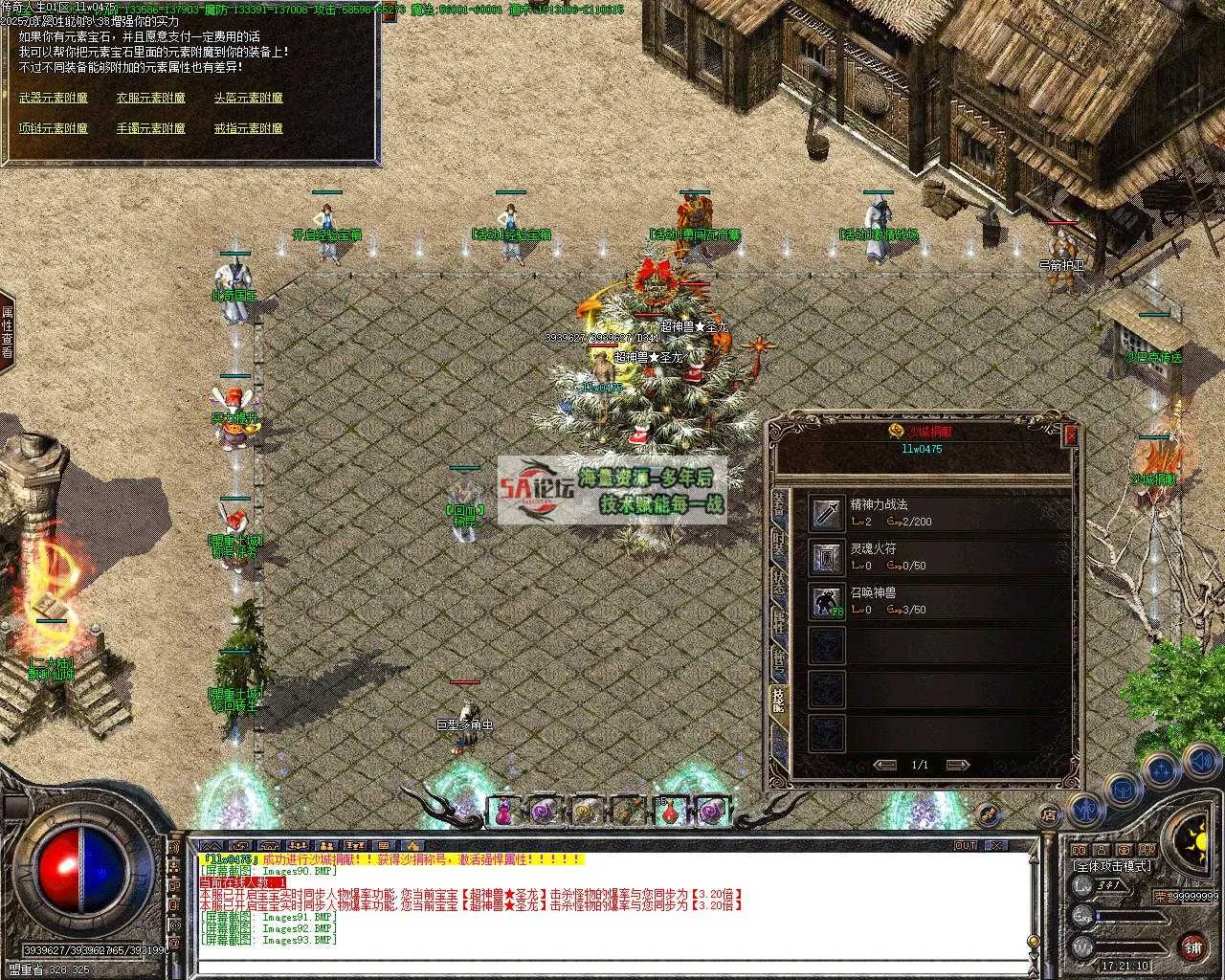This screenshot has width=1225, height=980.
Task: Switch to the 装备 equipment tab
Action: pyautogui.click(x=779, y=502)
